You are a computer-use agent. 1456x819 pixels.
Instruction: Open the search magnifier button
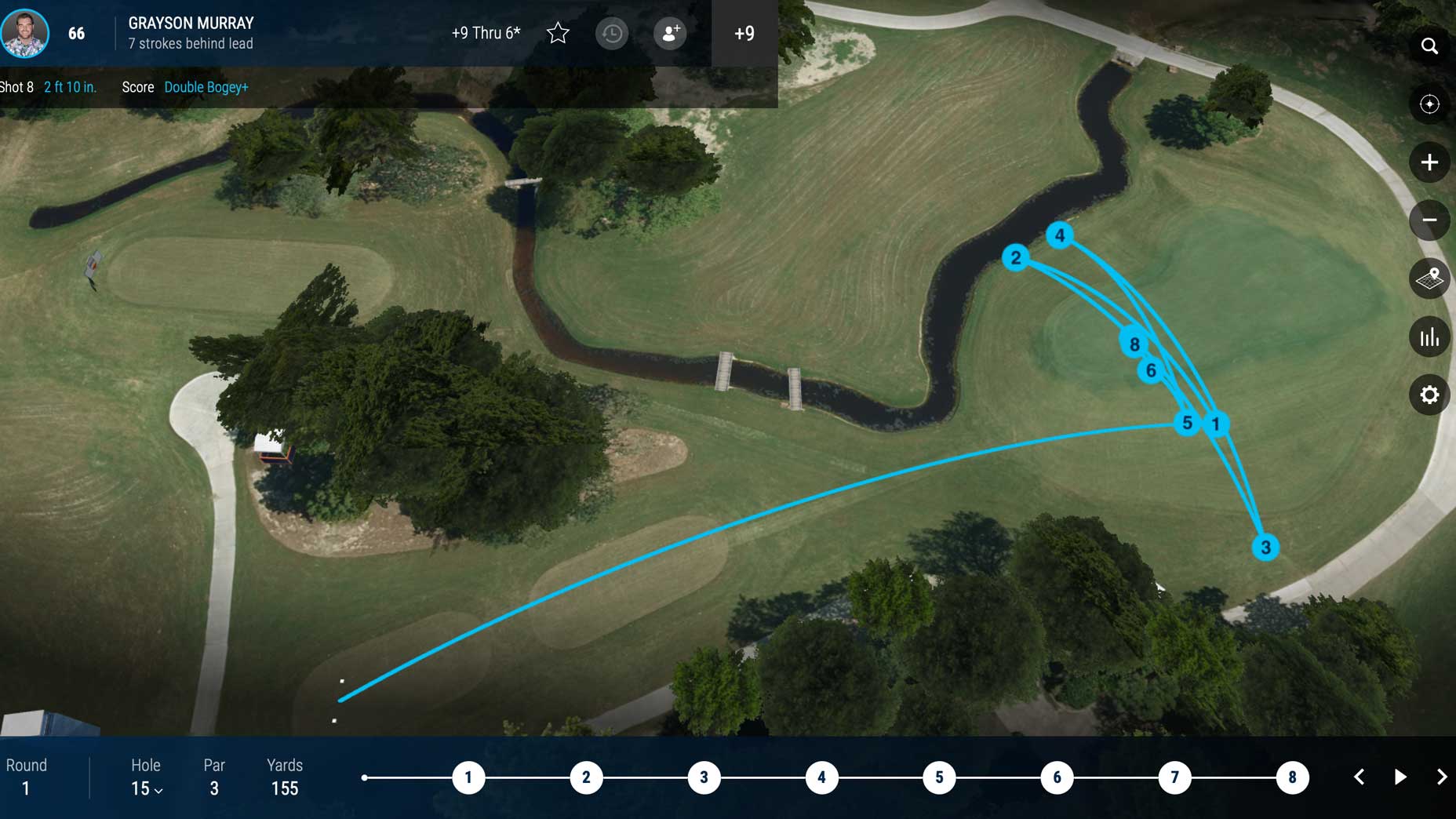(1429, 46)
